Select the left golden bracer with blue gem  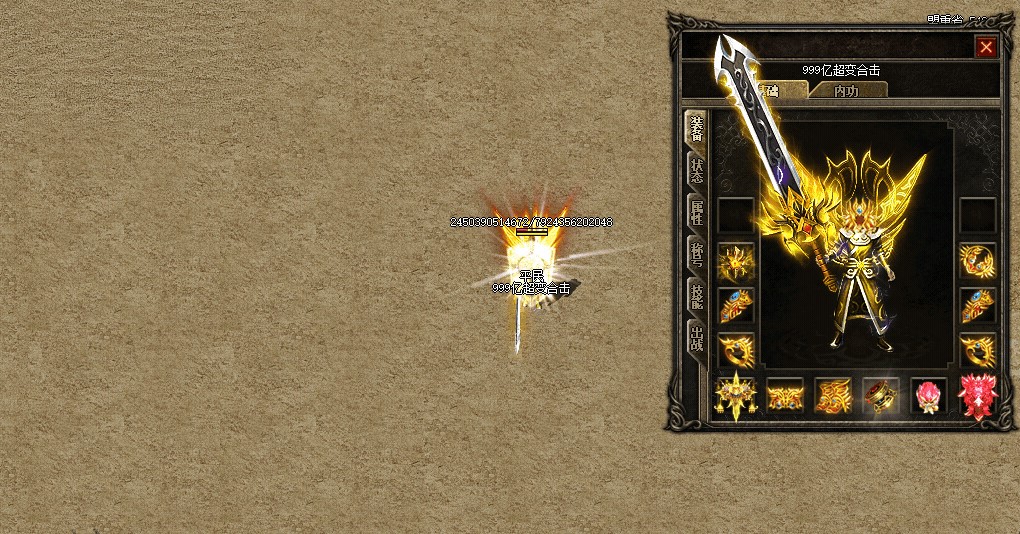click(x=736, y=306)
